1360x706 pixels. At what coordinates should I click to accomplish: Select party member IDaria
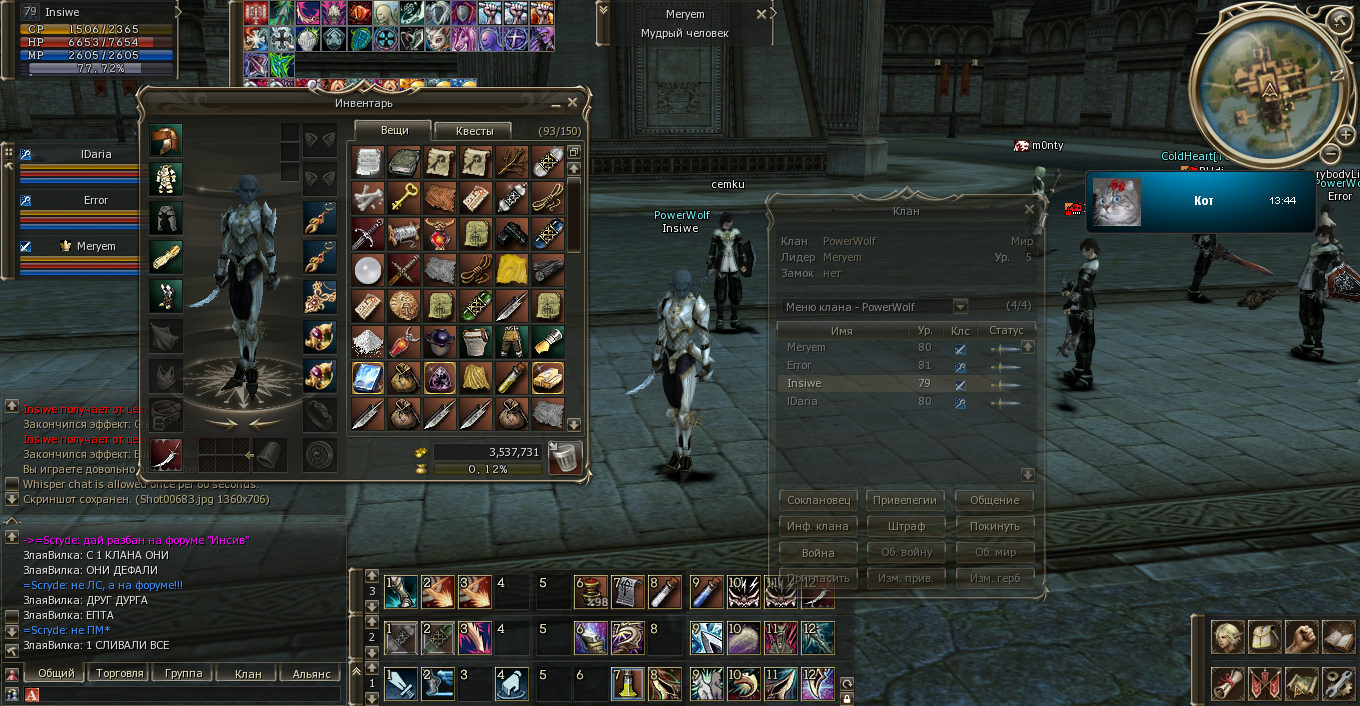[96, 155]
